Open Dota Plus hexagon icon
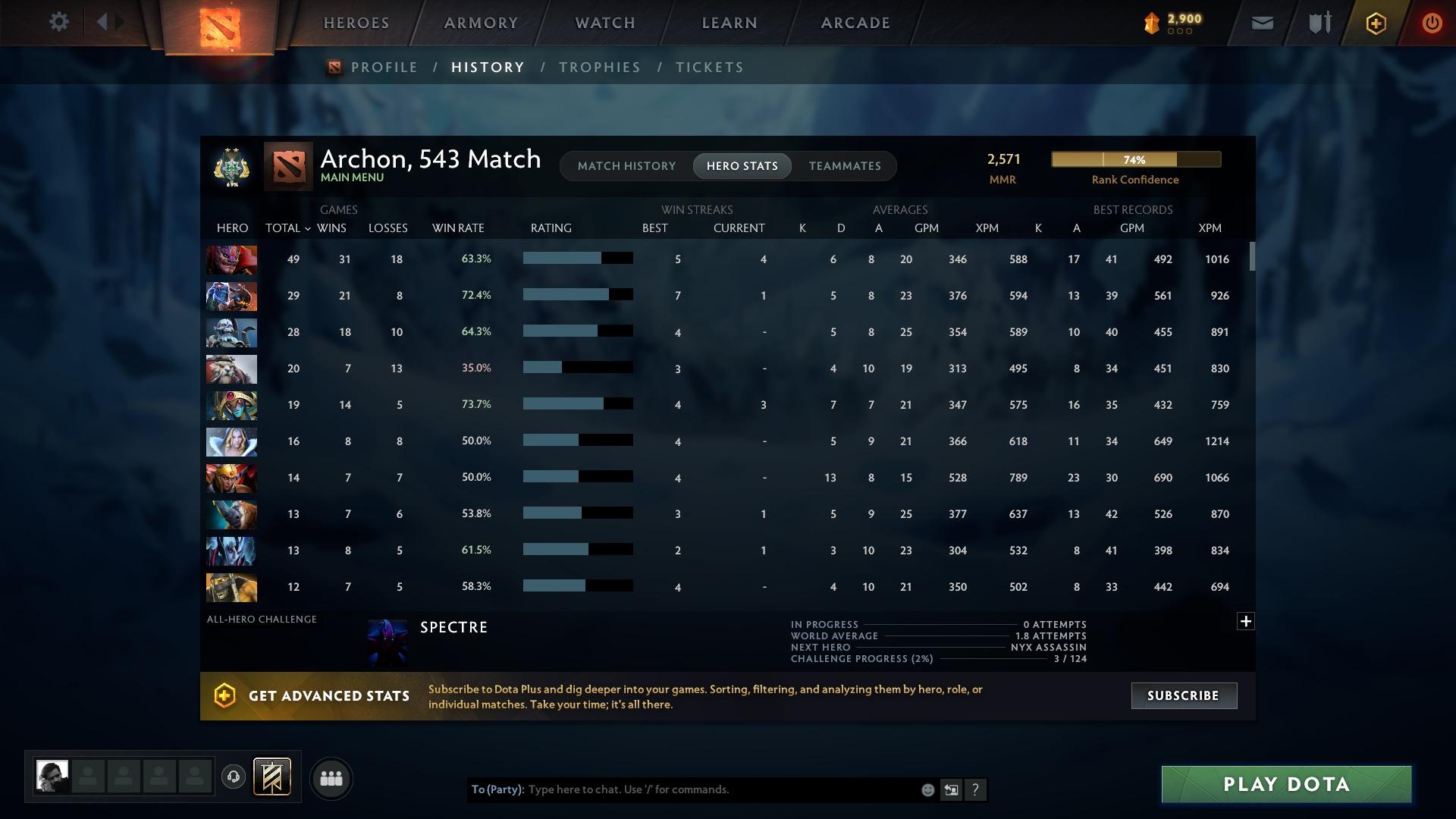1456x819 pixels. 1375,23
